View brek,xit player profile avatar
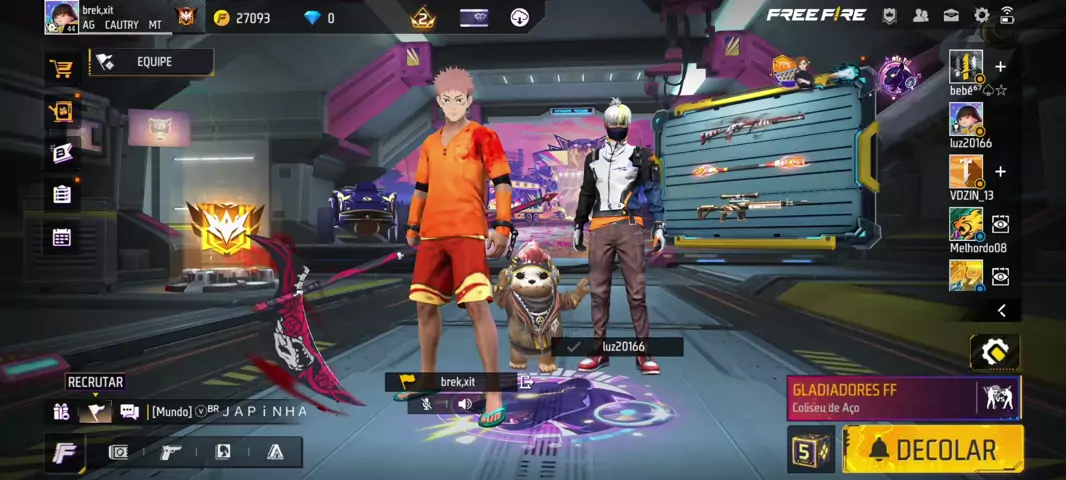This screenshot has height=480, width=1066. tap(61, 16)
